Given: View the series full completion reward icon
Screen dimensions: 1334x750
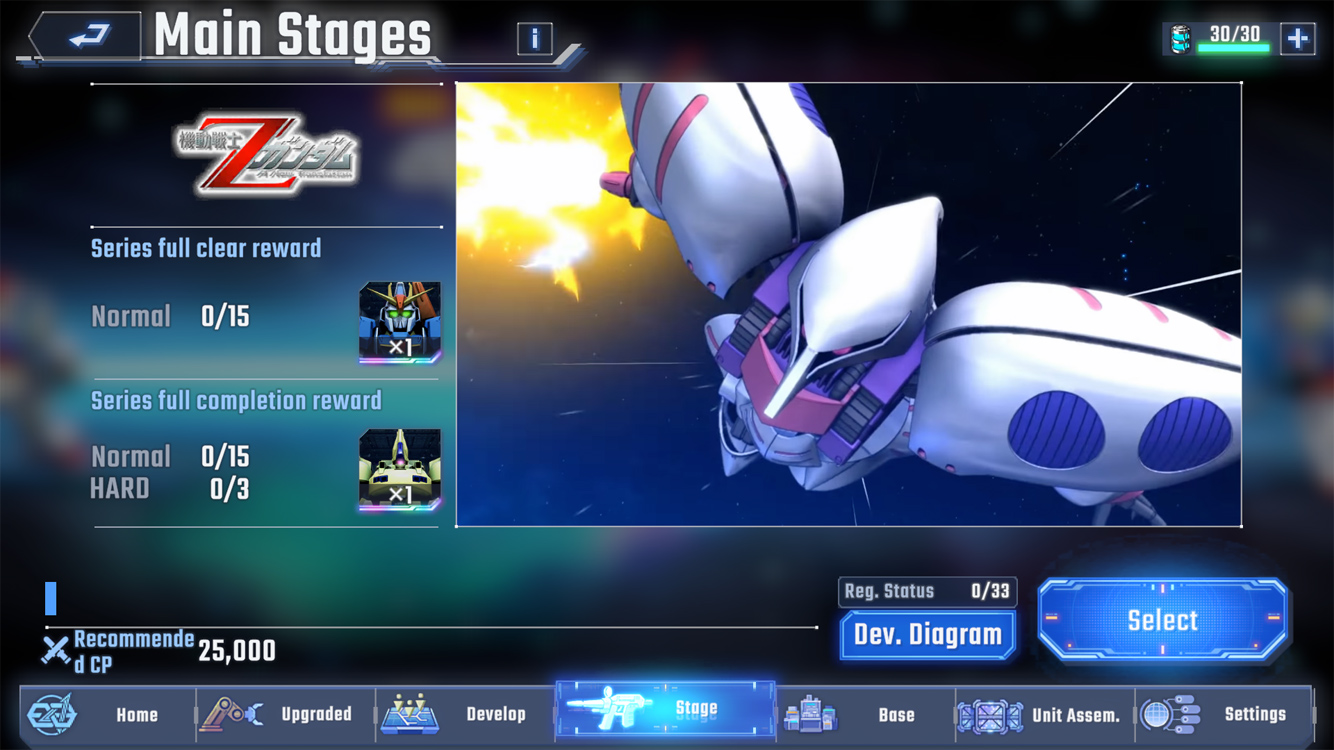Looking at the screenshot, I should coord(400,469).
